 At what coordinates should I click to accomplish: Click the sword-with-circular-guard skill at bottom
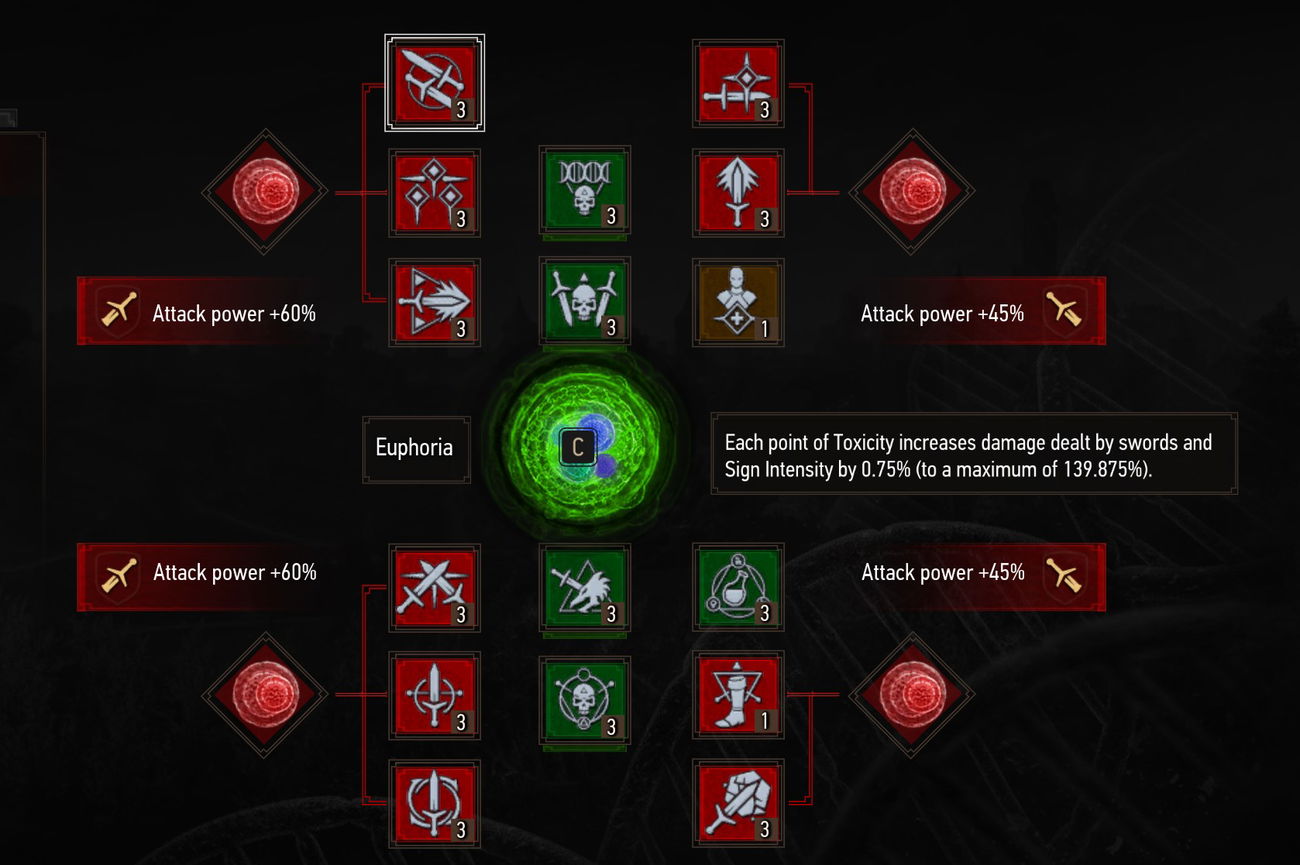pyautogui.click(x=435, y=806)
